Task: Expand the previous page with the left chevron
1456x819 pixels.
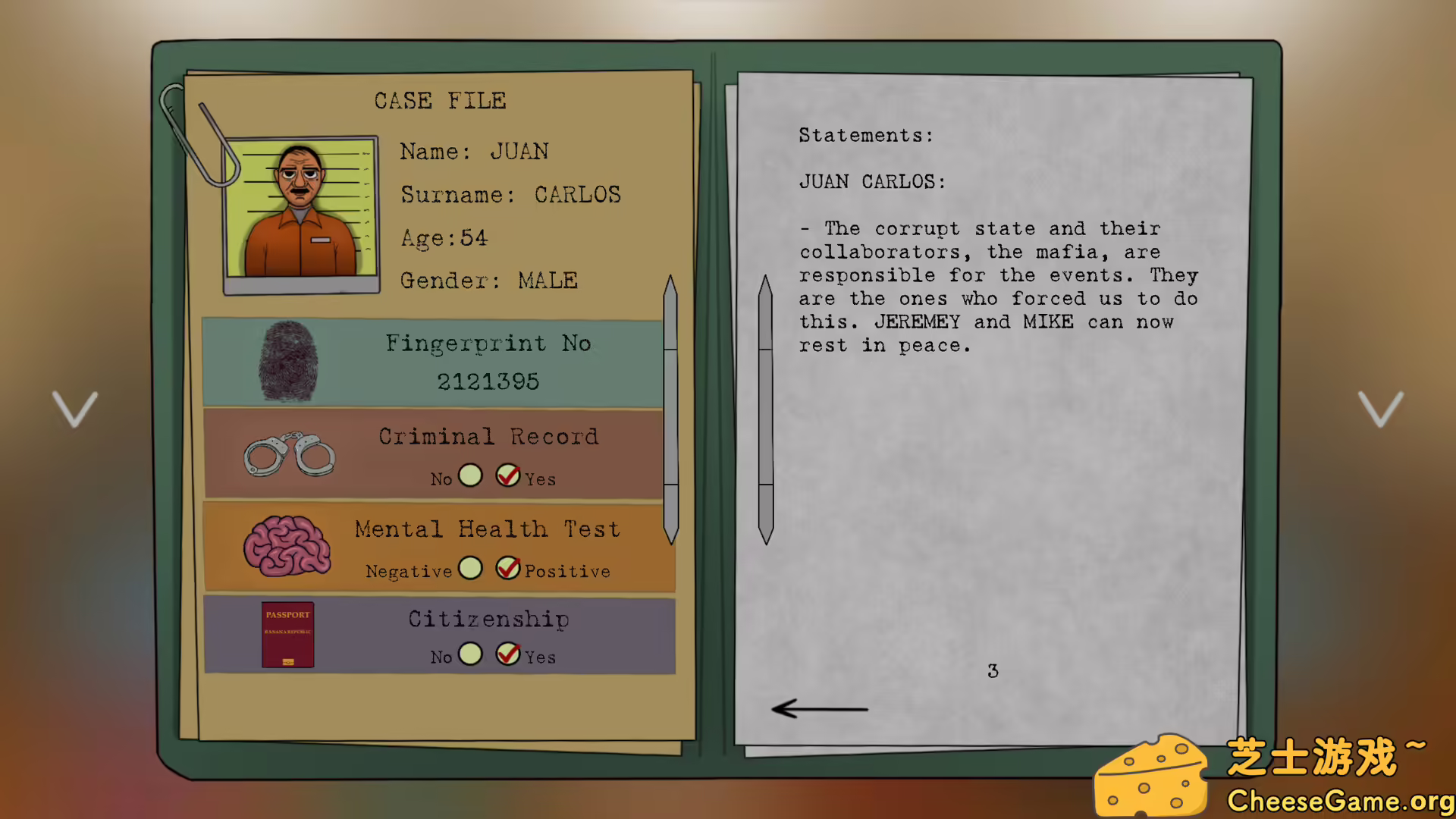Action: point(74,408)
